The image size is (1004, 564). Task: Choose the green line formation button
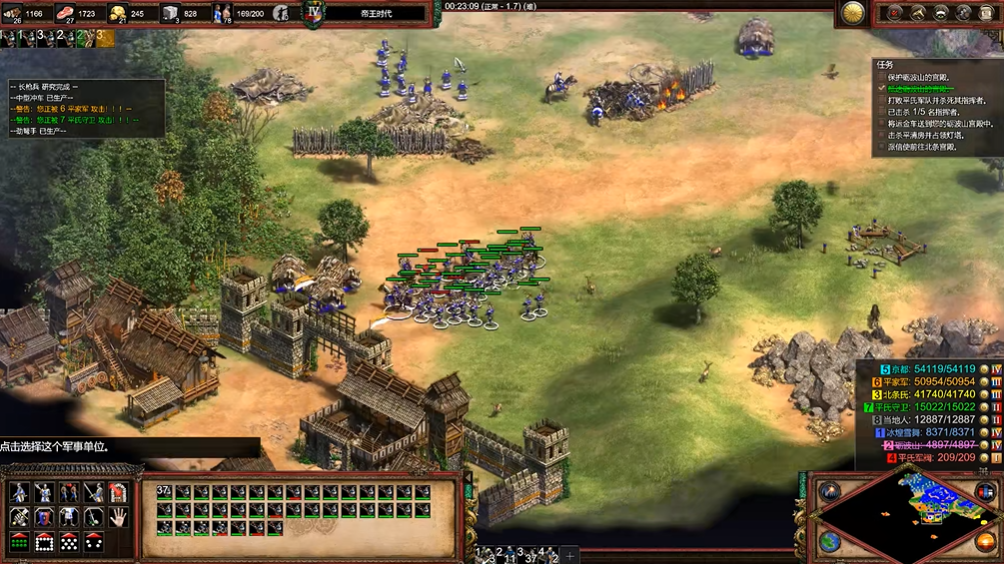pos(20,542)
